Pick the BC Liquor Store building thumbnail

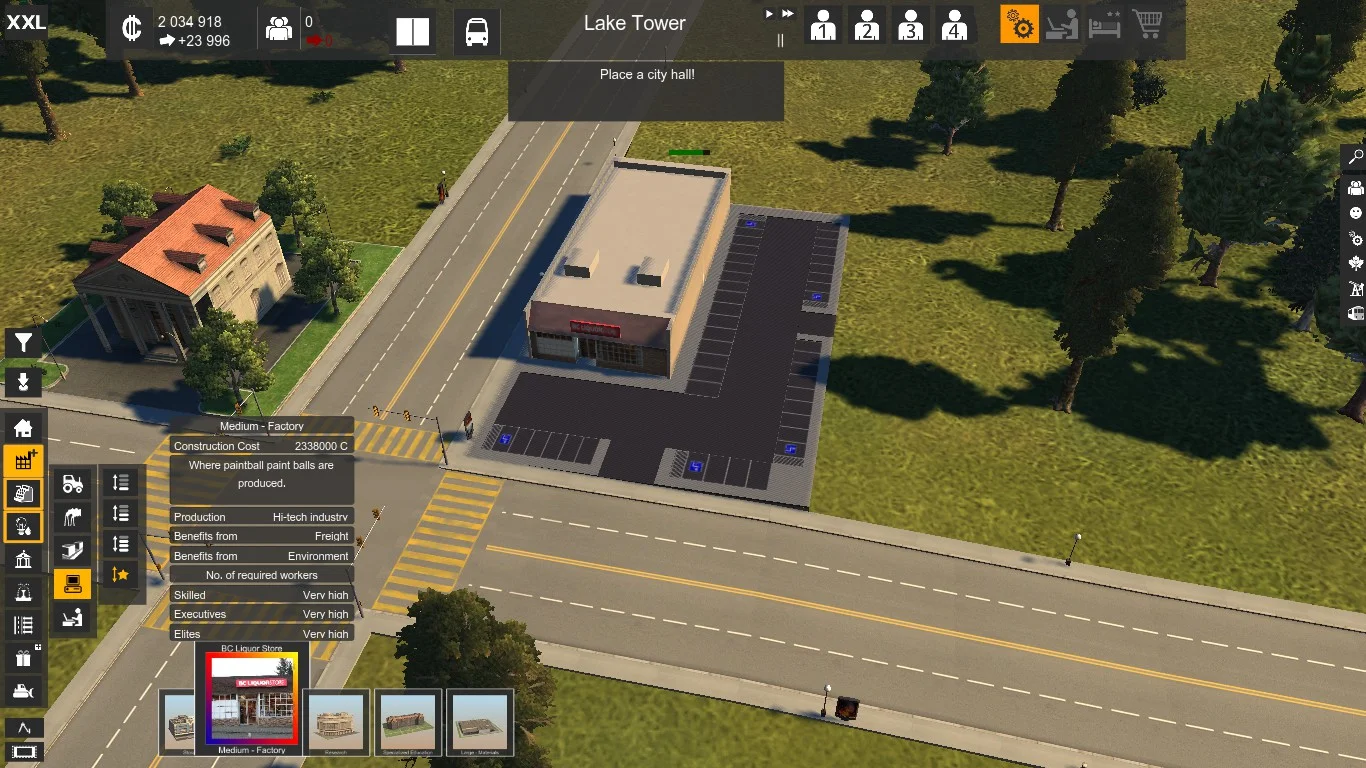pos(252,699)
